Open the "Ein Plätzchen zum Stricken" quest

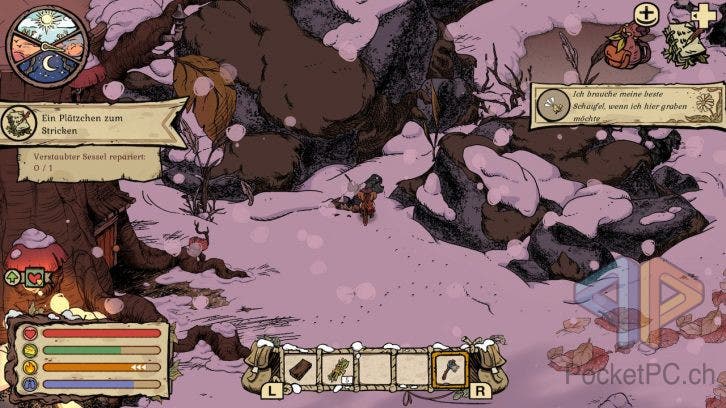point(92,124)
